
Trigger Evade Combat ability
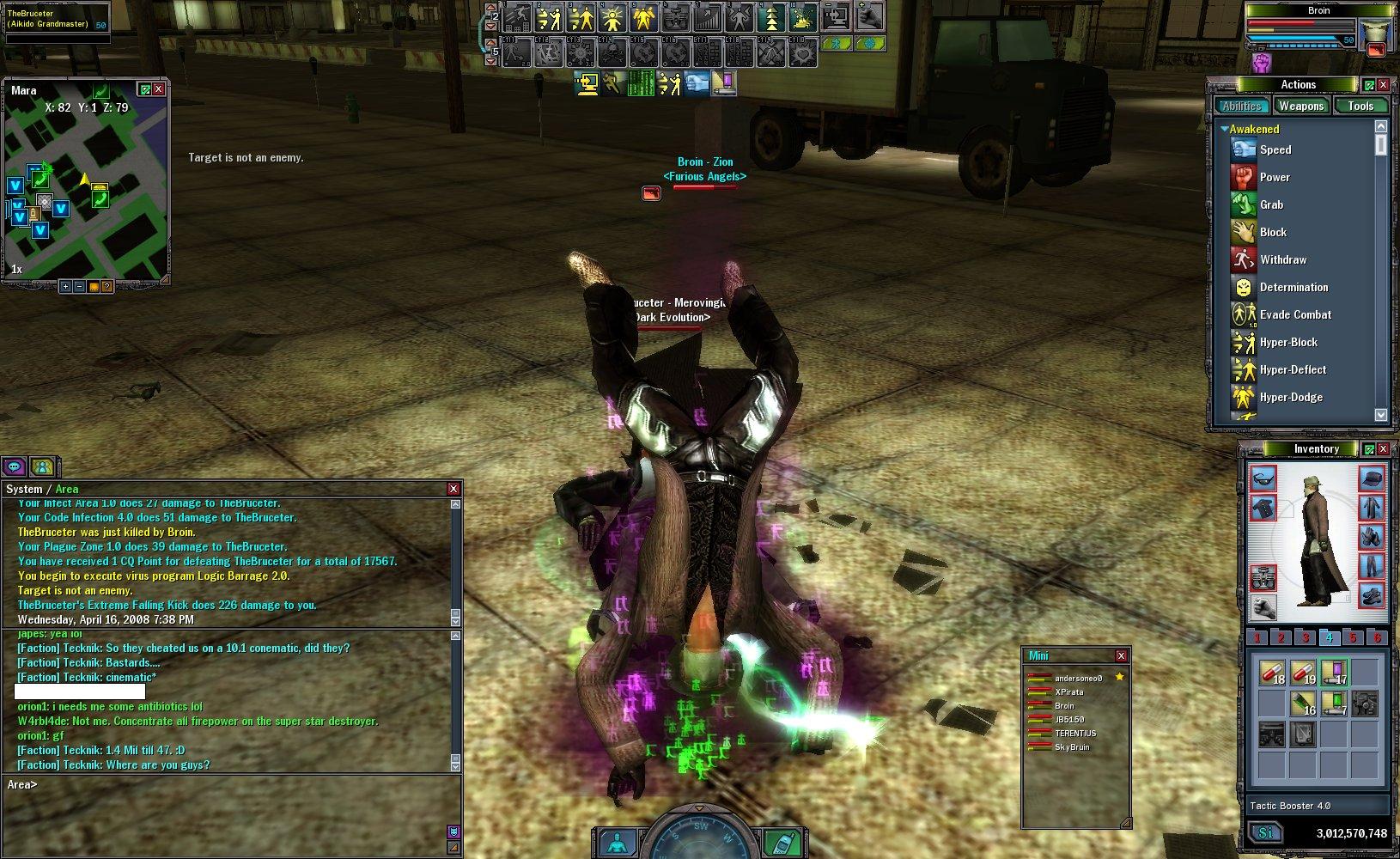click(x=1294, y=314)
